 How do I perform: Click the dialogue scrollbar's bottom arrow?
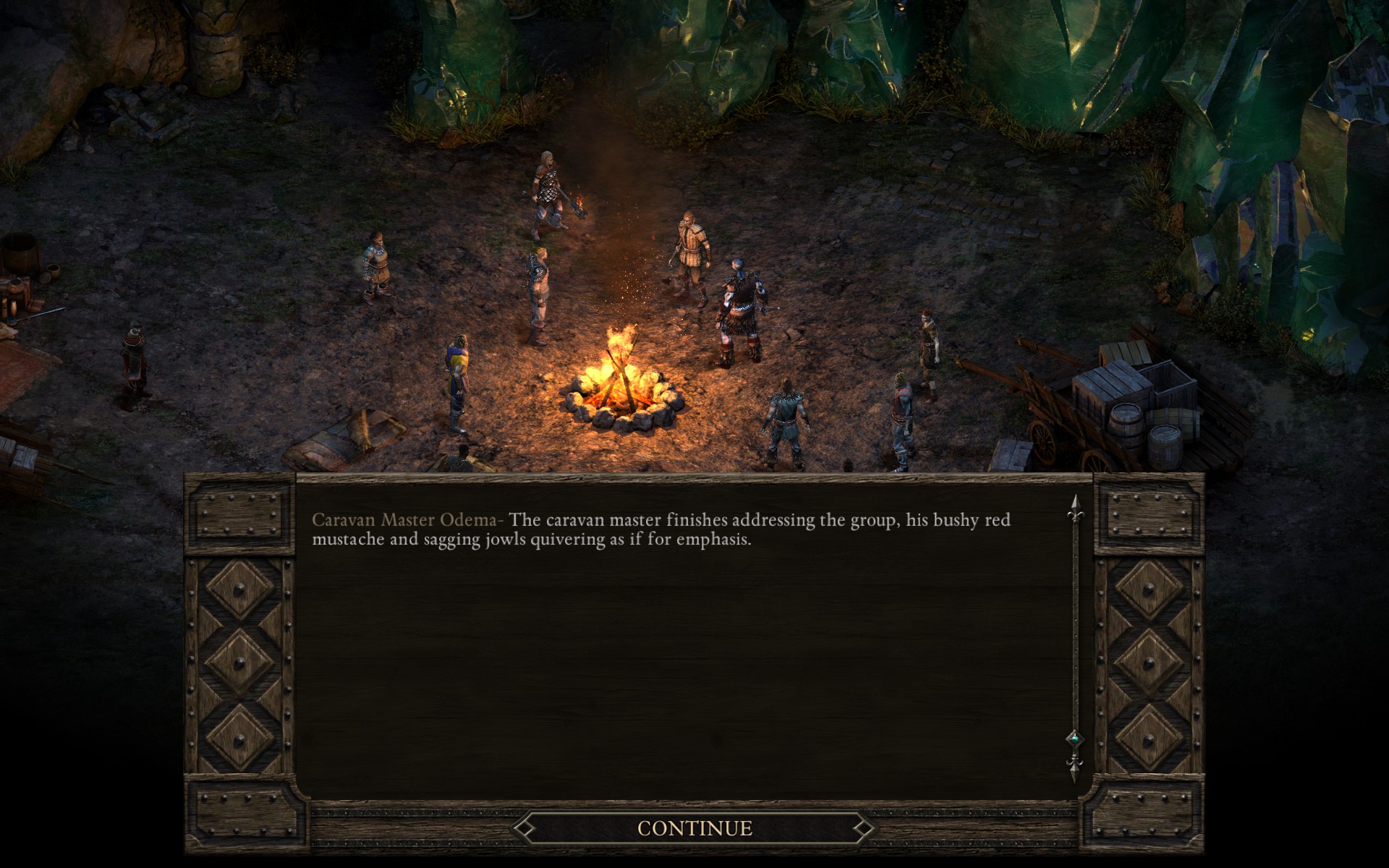click(1075, 767)
